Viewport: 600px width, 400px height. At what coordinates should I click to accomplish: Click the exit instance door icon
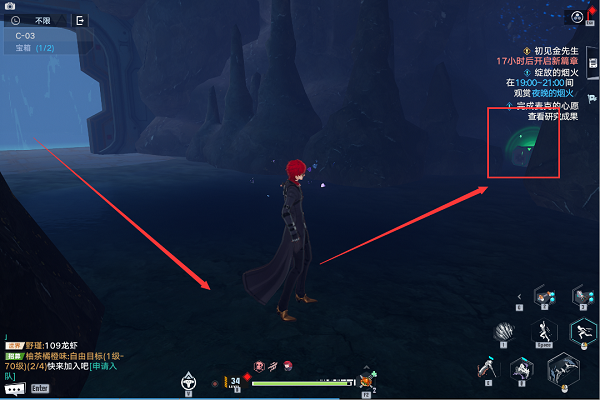coord(80,20)
